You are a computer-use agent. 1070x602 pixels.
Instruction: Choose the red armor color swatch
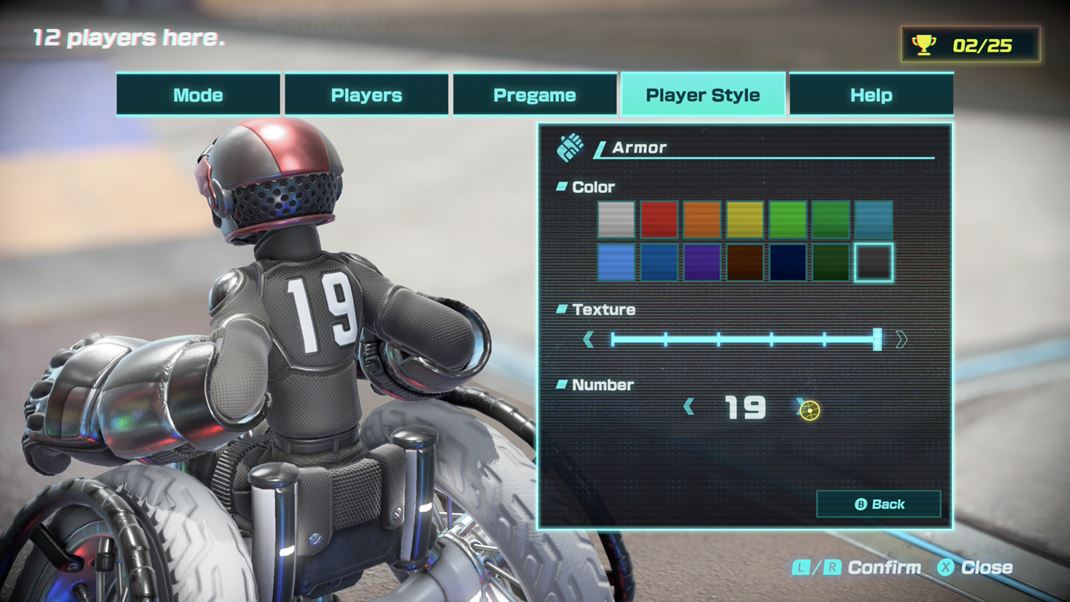[660, 219]
